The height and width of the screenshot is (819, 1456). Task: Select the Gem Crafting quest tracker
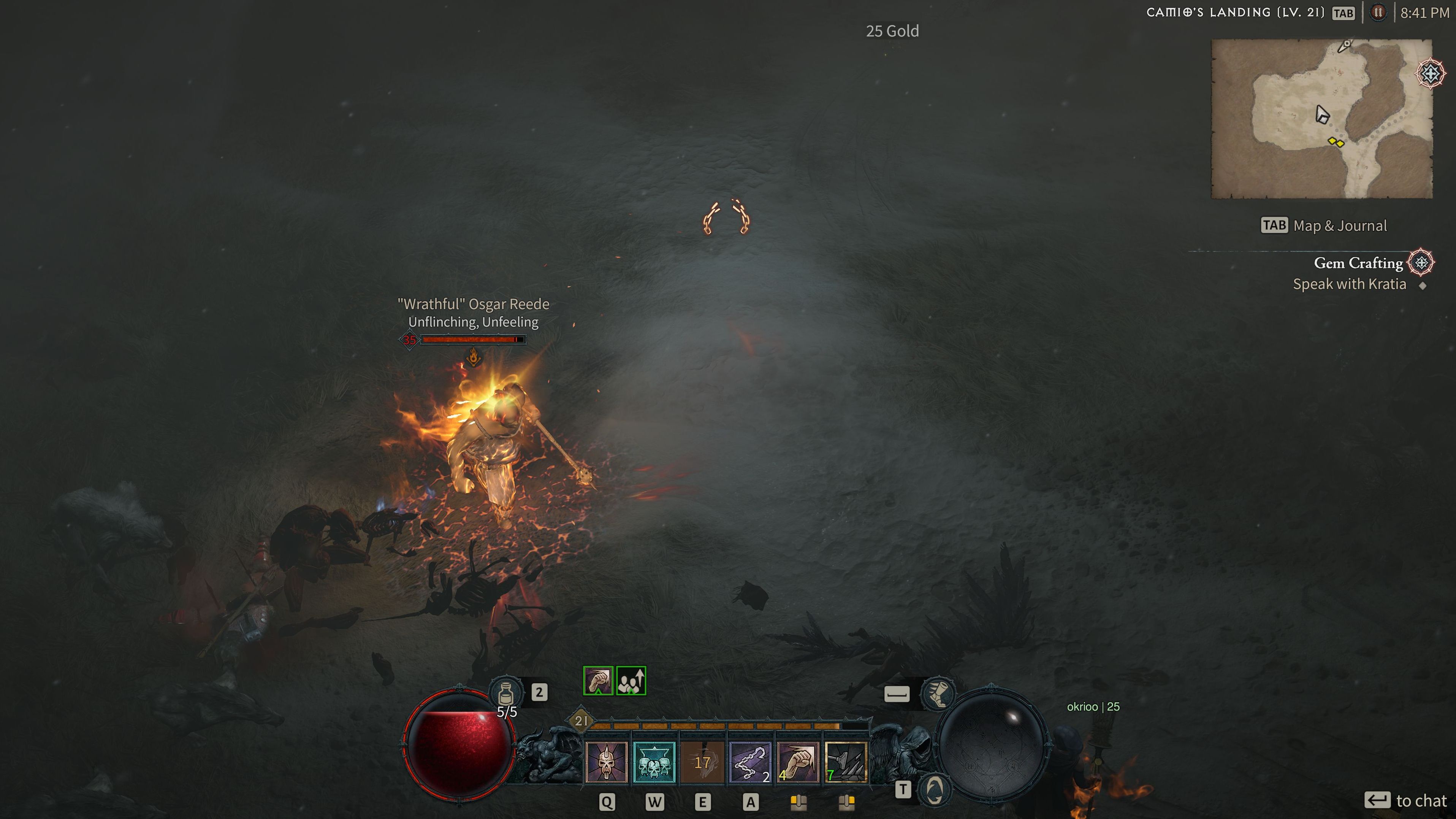point(1358,263)
